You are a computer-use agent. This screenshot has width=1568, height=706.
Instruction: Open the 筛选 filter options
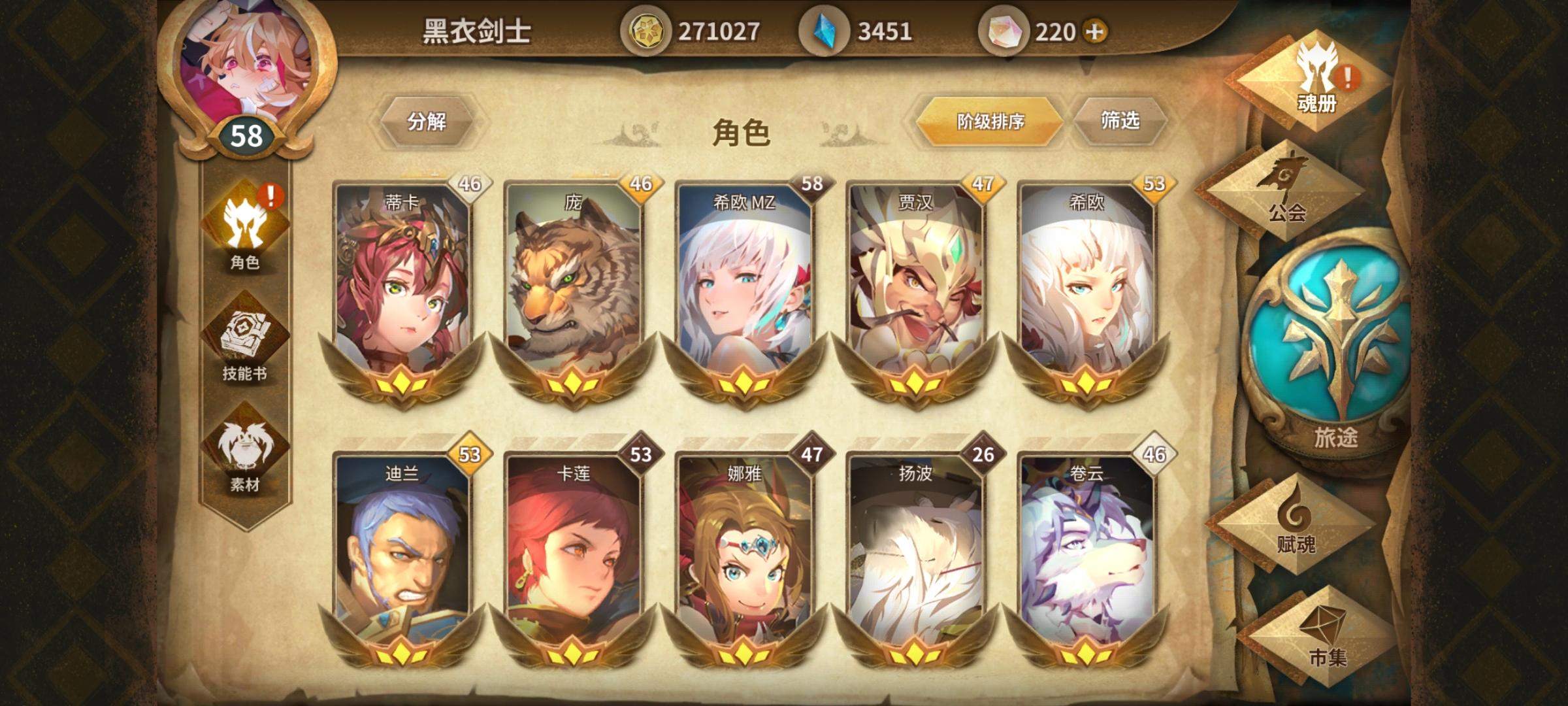coord(1122,122)
